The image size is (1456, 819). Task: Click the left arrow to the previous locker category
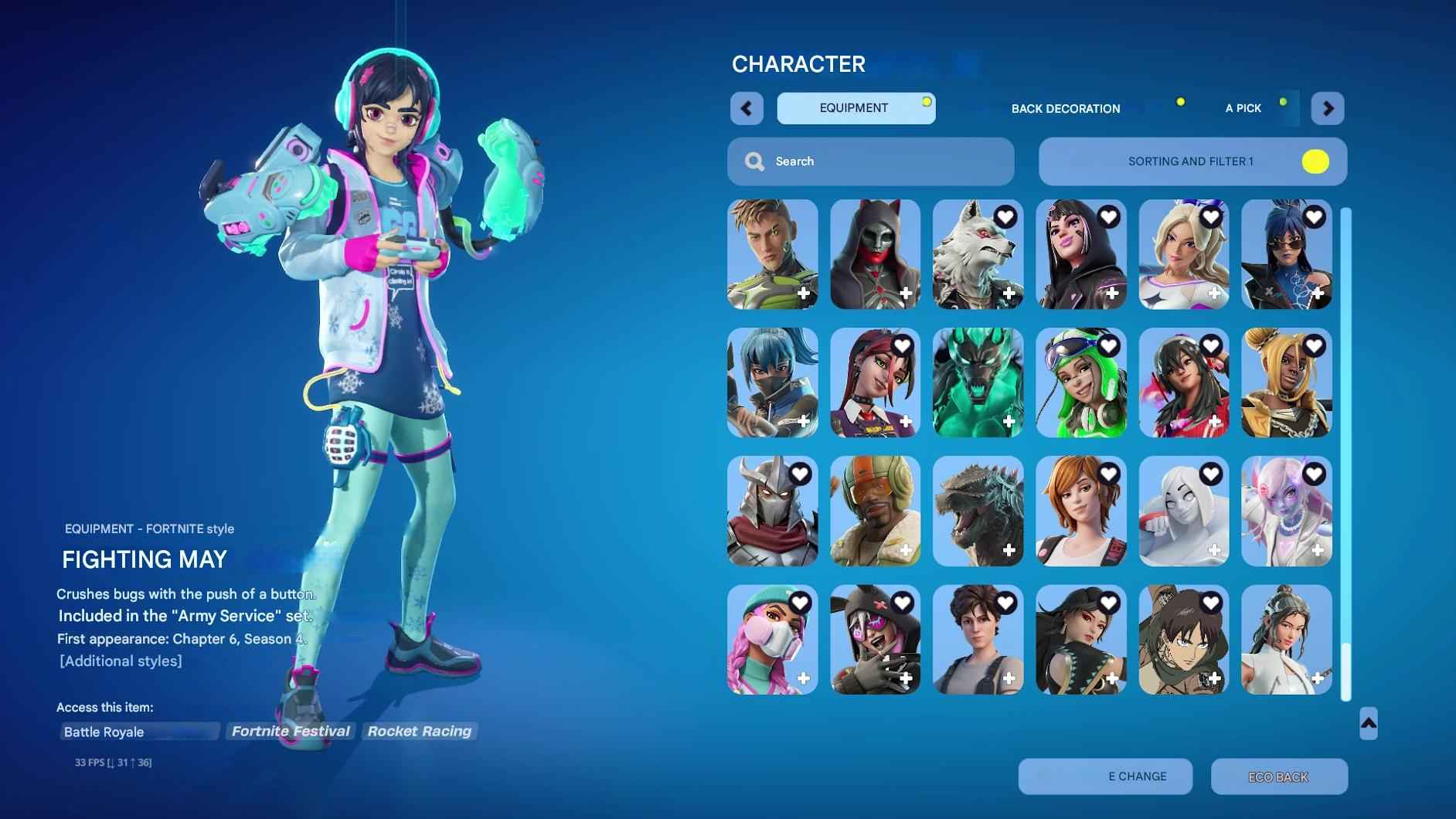pos(747,108)
